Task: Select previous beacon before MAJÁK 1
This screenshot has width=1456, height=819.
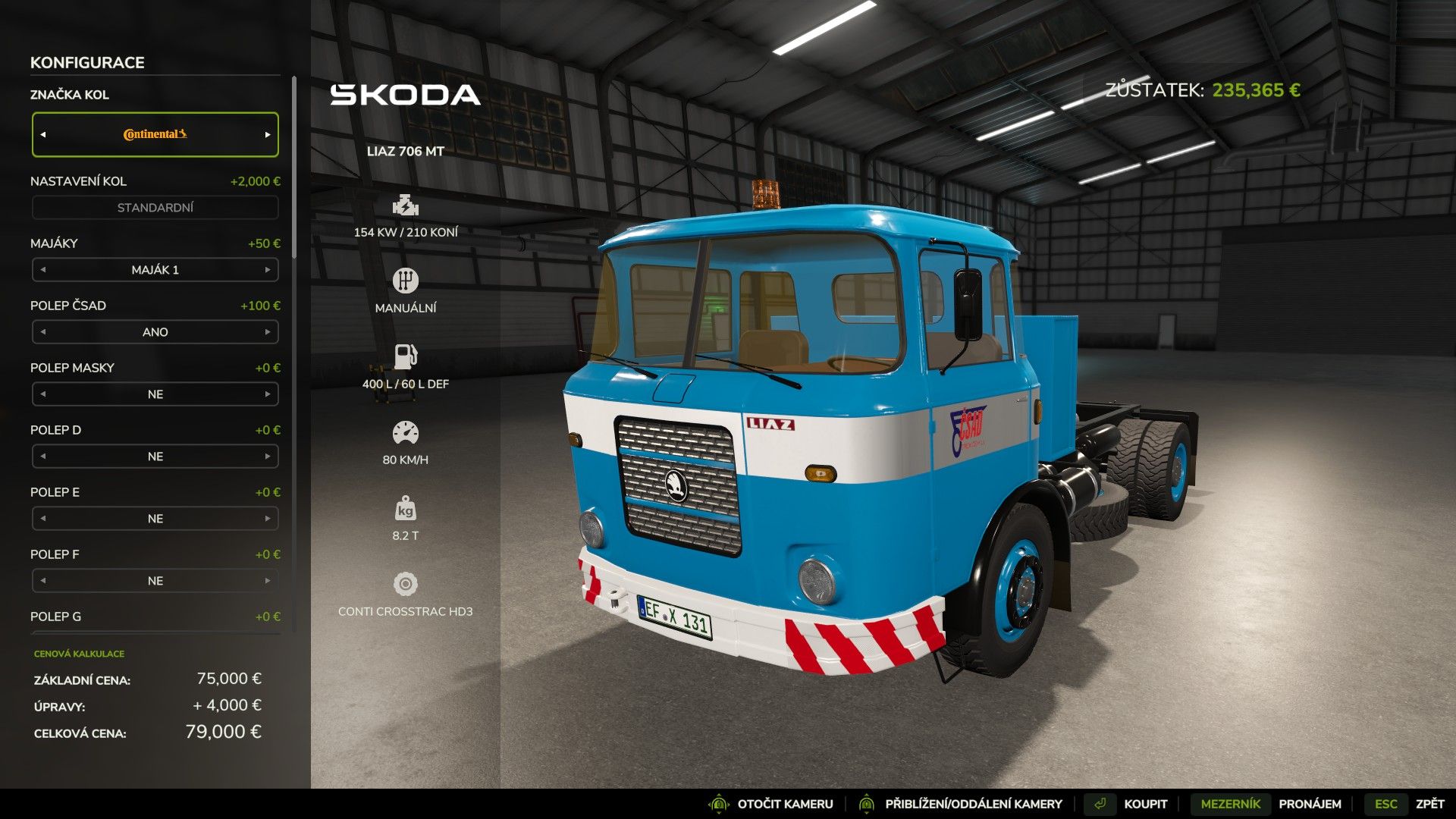Action: (42, 269)
